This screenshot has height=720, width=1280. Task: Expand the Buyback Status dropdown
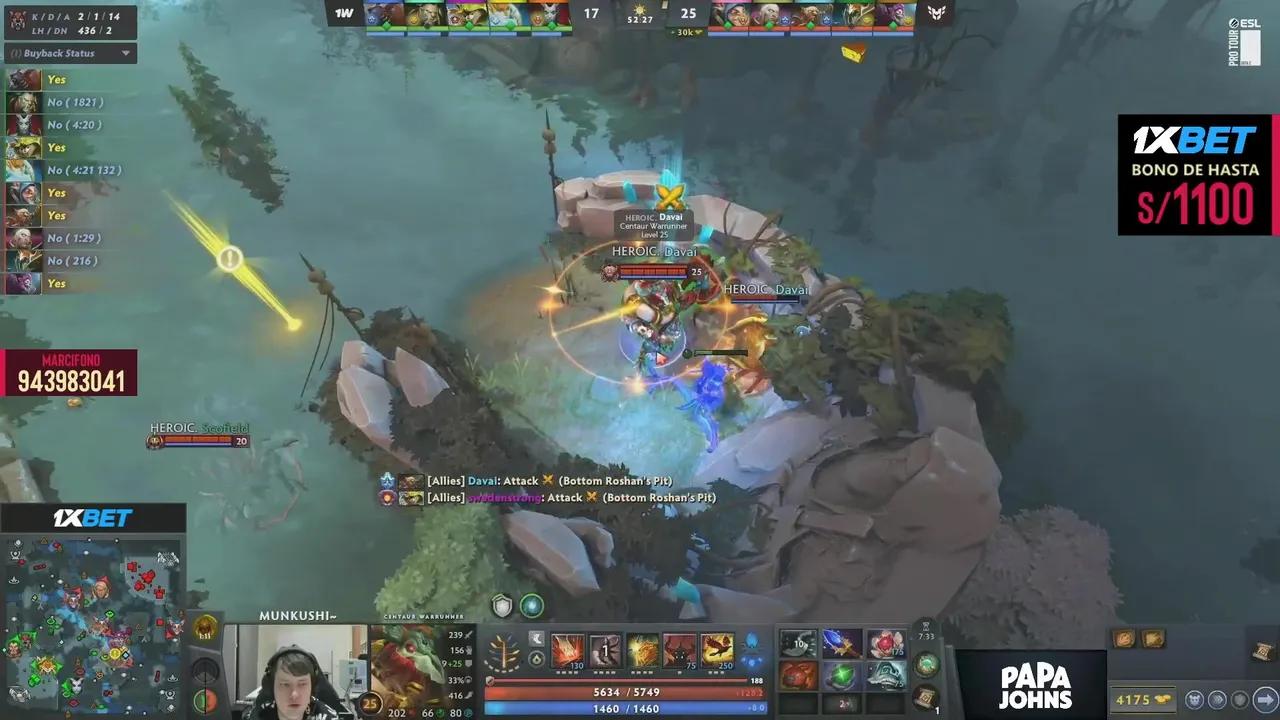126,53
